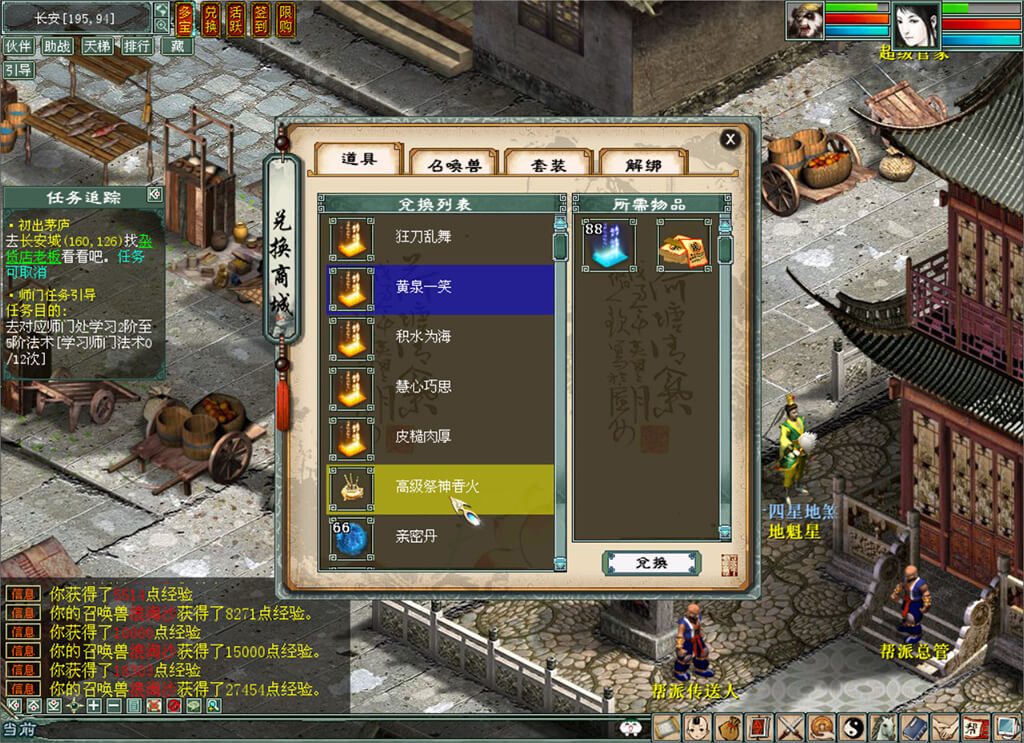This screenshot has width=1024, height=743.
Task: Collapse the 任务追踪 quest tracker panel
Action: (154, 194)
